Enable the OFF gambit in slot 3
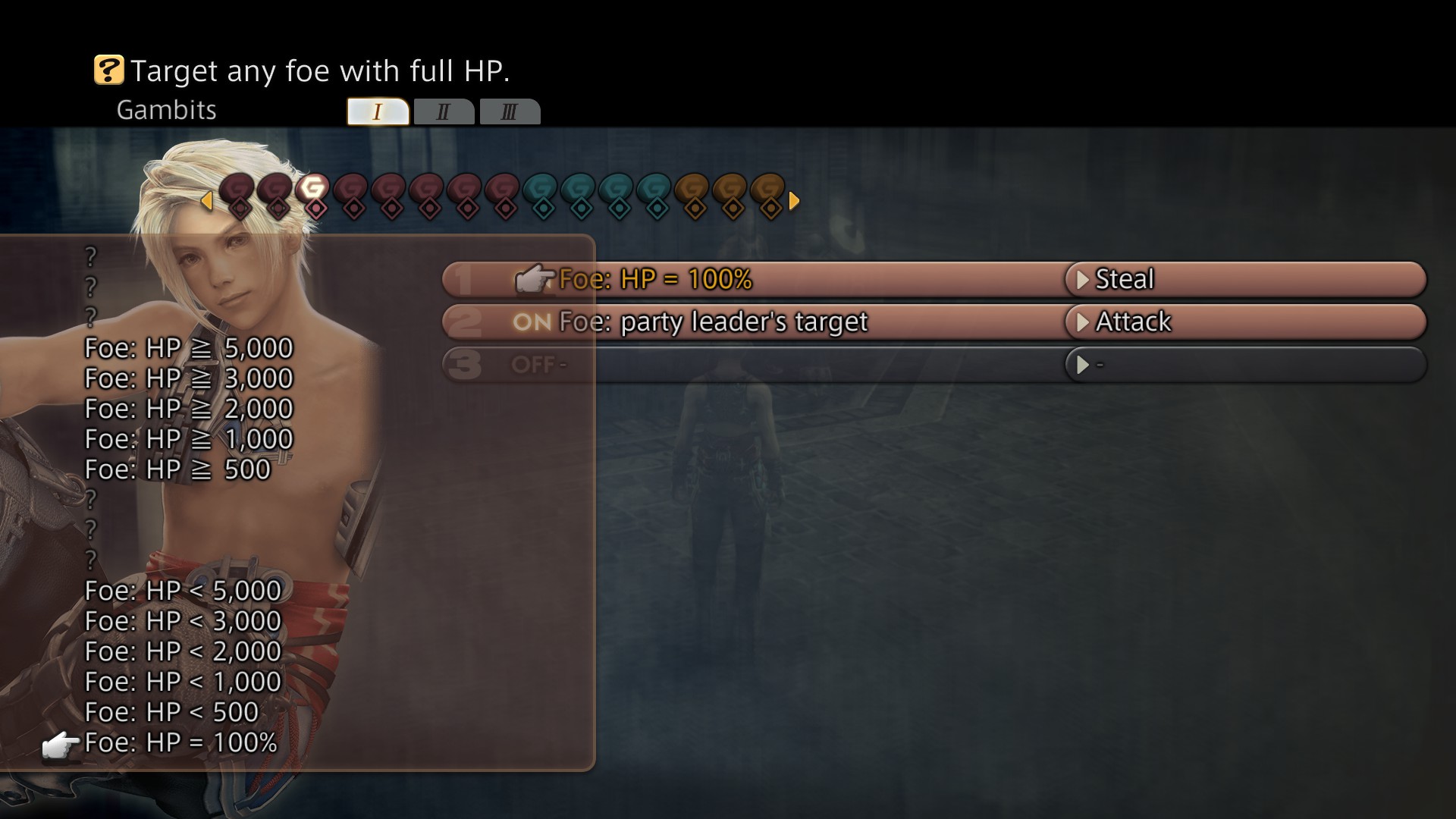Viewport: 1456px width, 819px height. pos(535,365)
